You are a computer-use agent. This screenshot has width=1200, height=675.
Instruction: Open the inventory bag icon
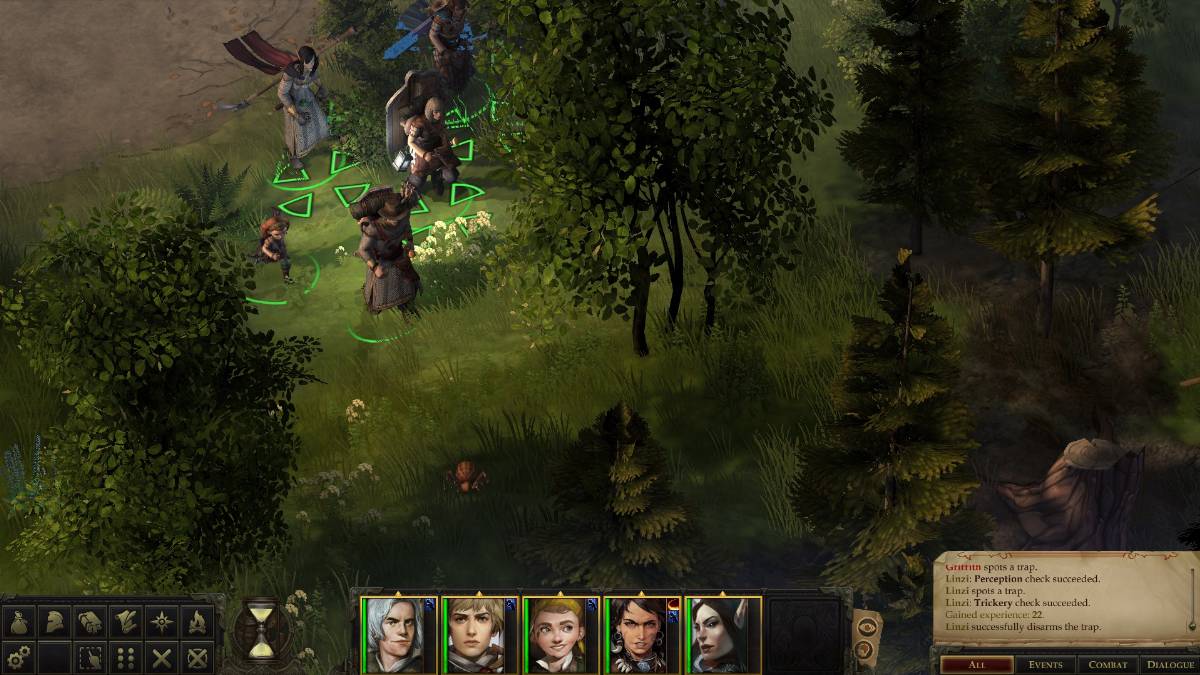pos(20,622)
